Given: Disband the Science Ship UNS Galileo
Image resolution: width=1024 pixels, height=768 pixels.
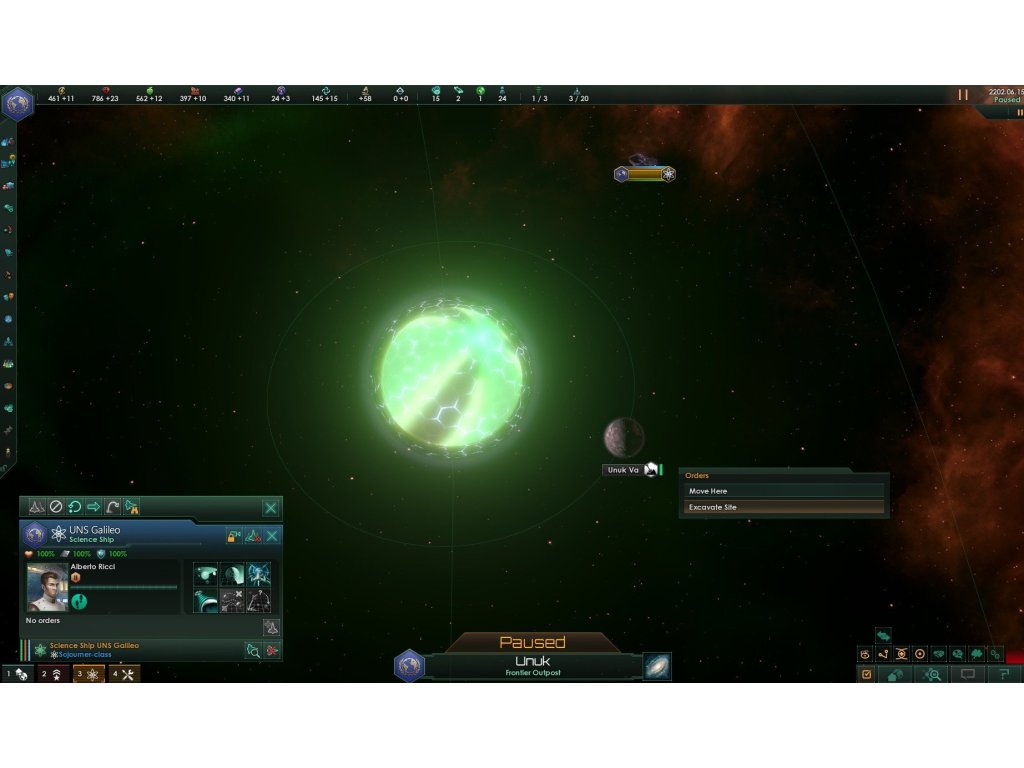Looking at the screenshot, I should tap(271, 650).
